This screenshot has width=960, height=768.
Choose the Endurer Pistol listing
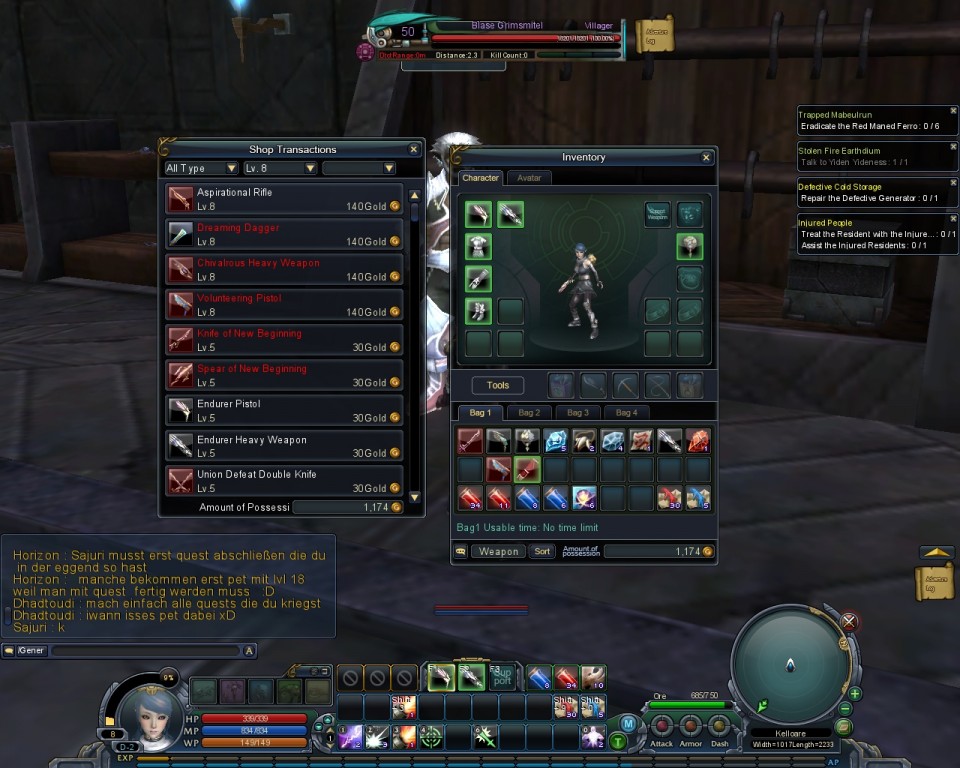[x=284, y=411]
